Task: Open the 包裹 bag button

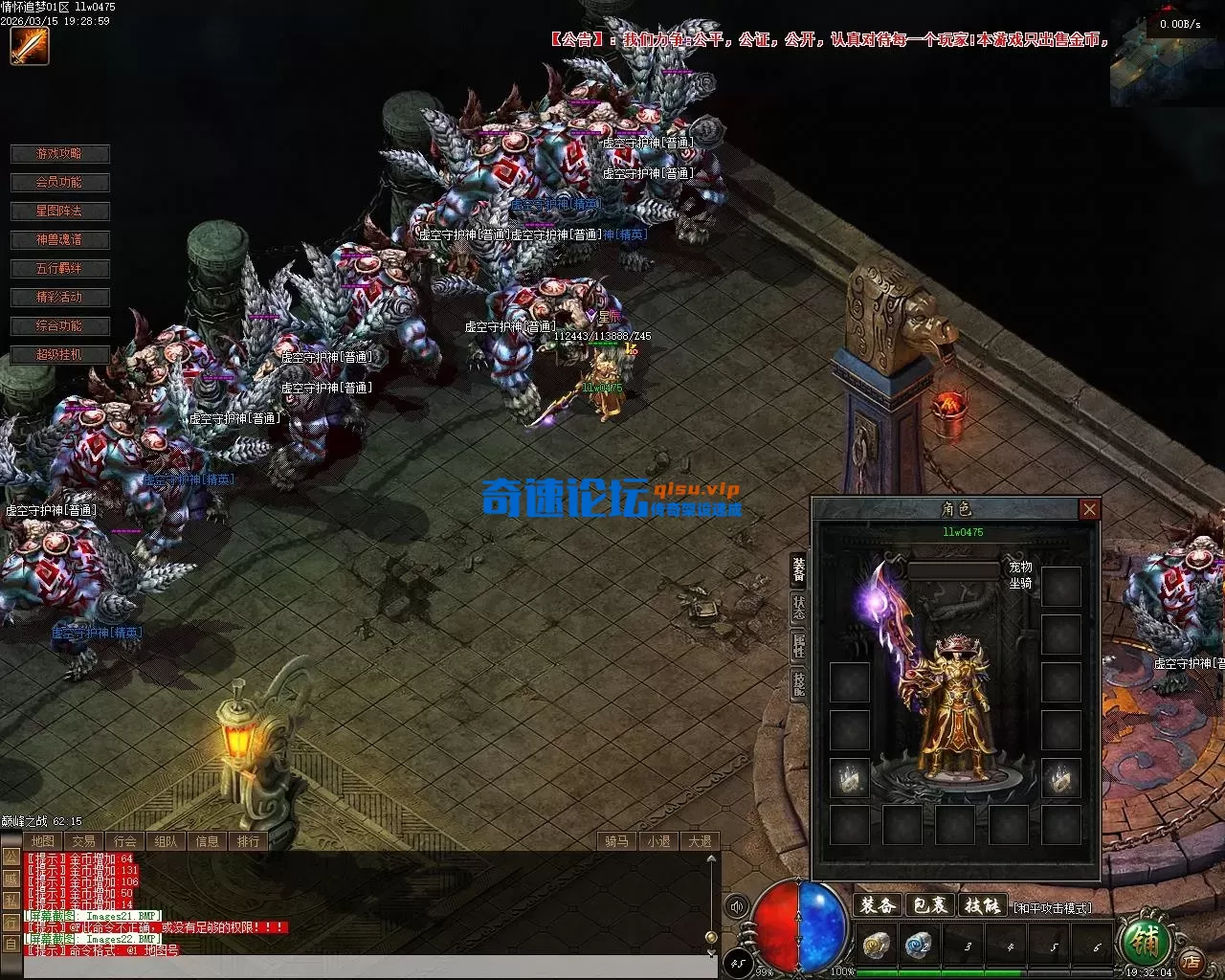Action: coord(929,905)
